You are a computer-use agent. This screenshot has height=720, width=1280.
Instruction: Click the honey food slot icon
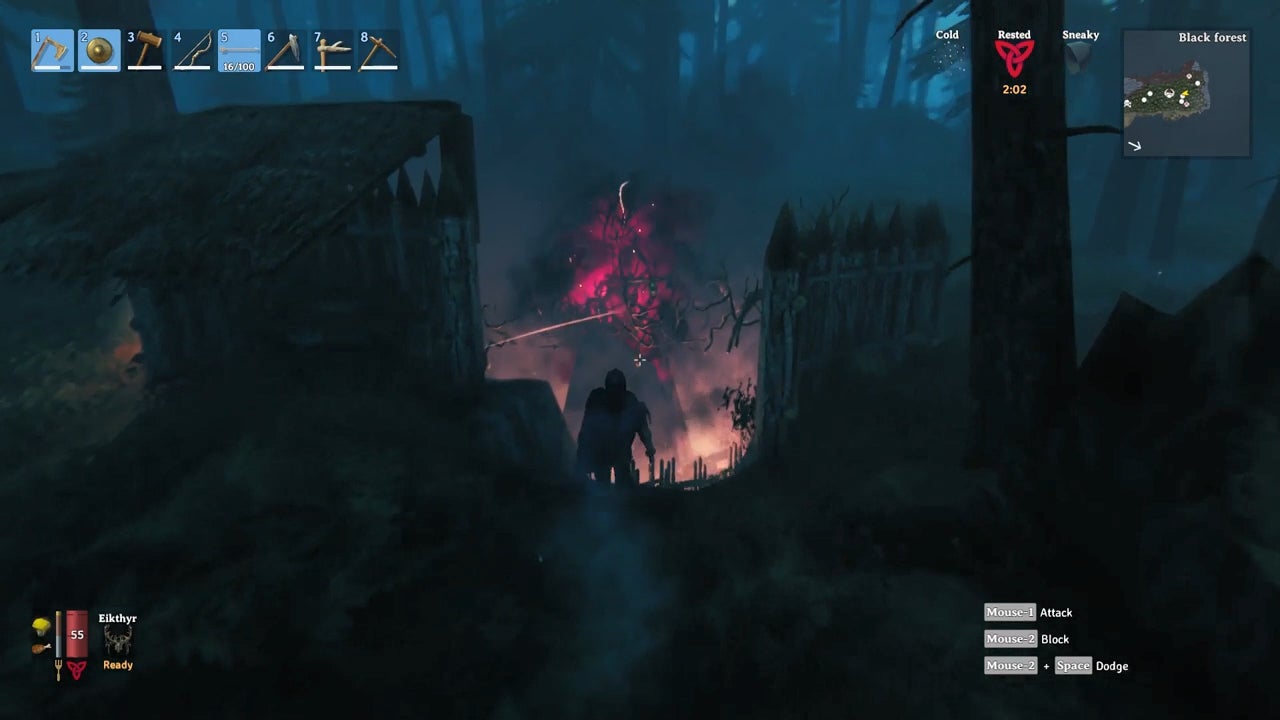[x=41, y=626]
